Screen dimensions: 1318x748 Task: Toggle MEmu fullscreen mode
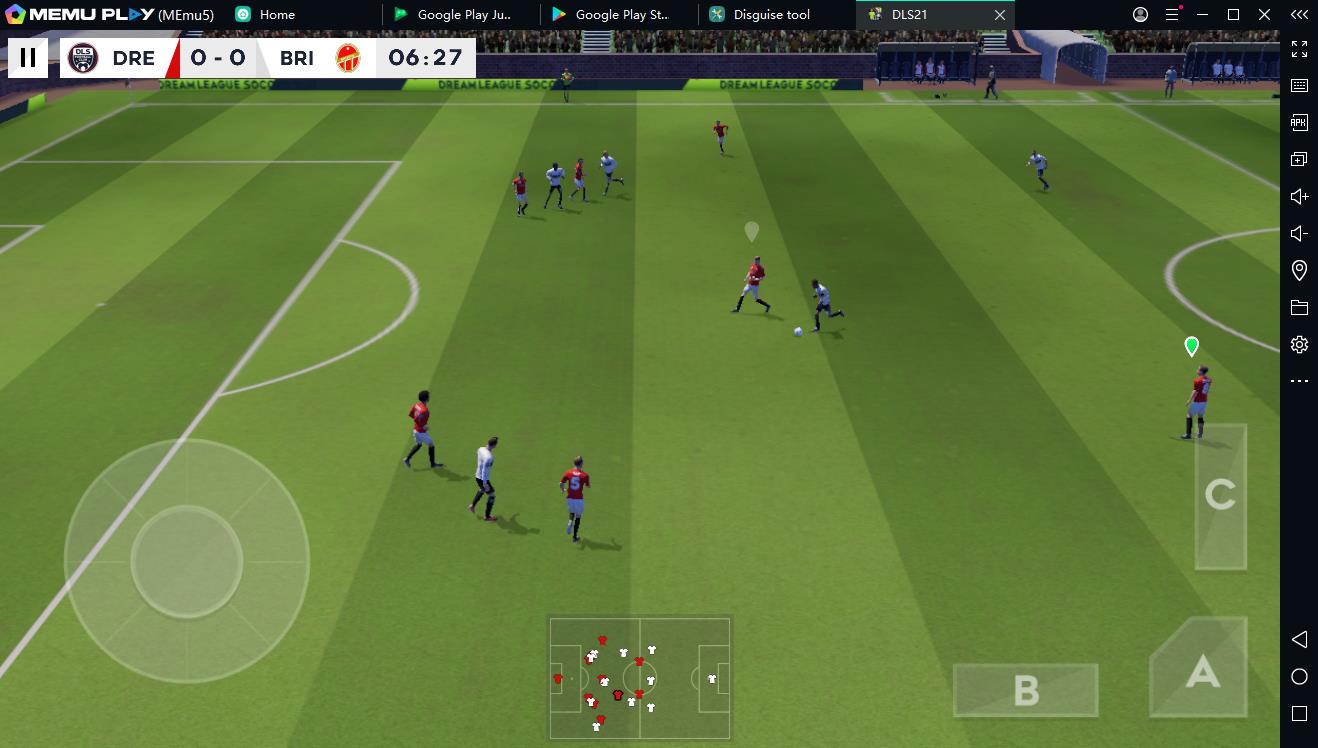tap(1299, 49)
